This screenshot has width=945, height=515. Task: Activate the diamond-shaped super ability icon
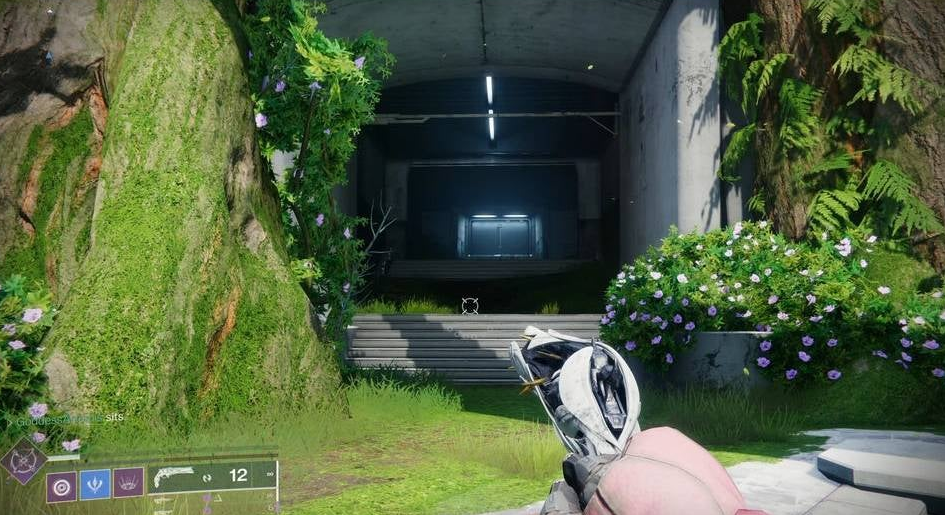[24, 463]
